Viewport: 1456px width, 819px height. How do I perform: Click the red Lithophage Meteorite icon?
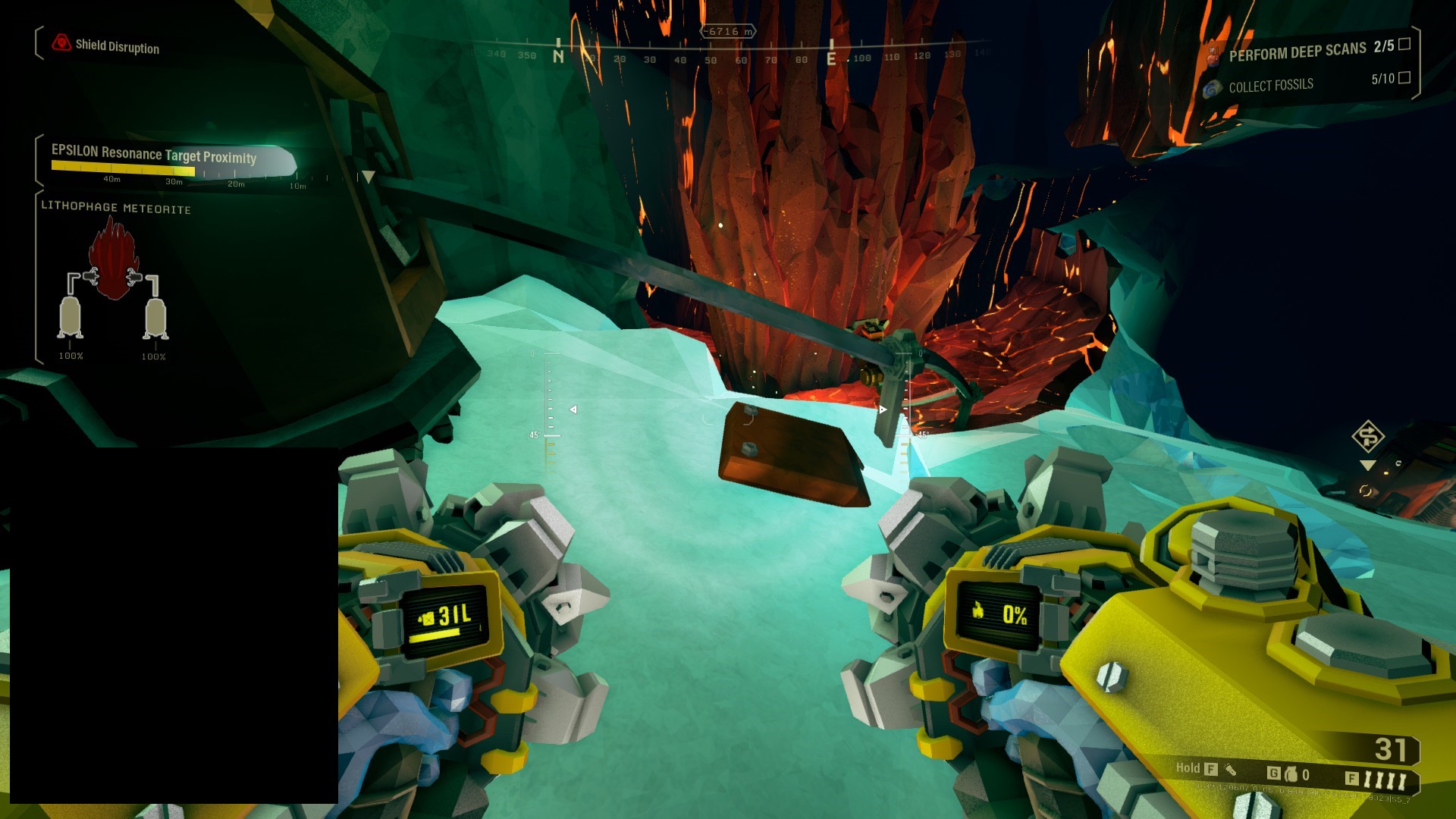pos(112,259)
